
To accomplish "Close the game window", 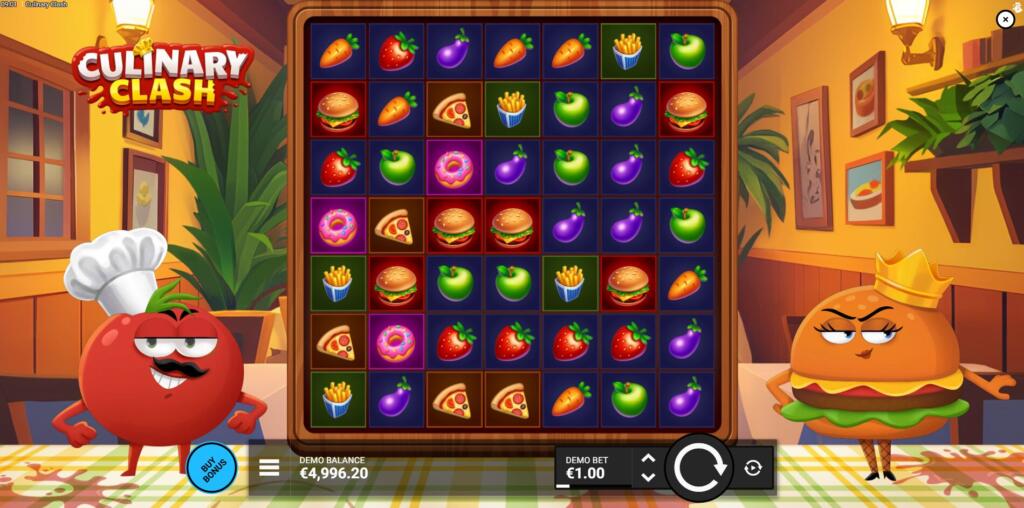I will [x=1005, y=19].
